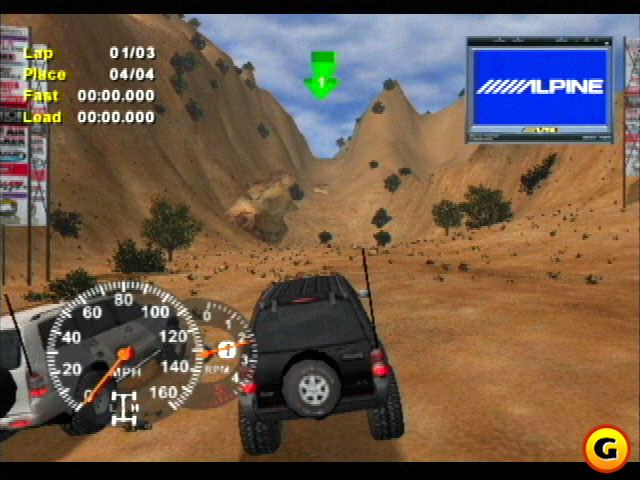Click the GameSpot G logo watermark
640x480 pixels.
point(605,449)
